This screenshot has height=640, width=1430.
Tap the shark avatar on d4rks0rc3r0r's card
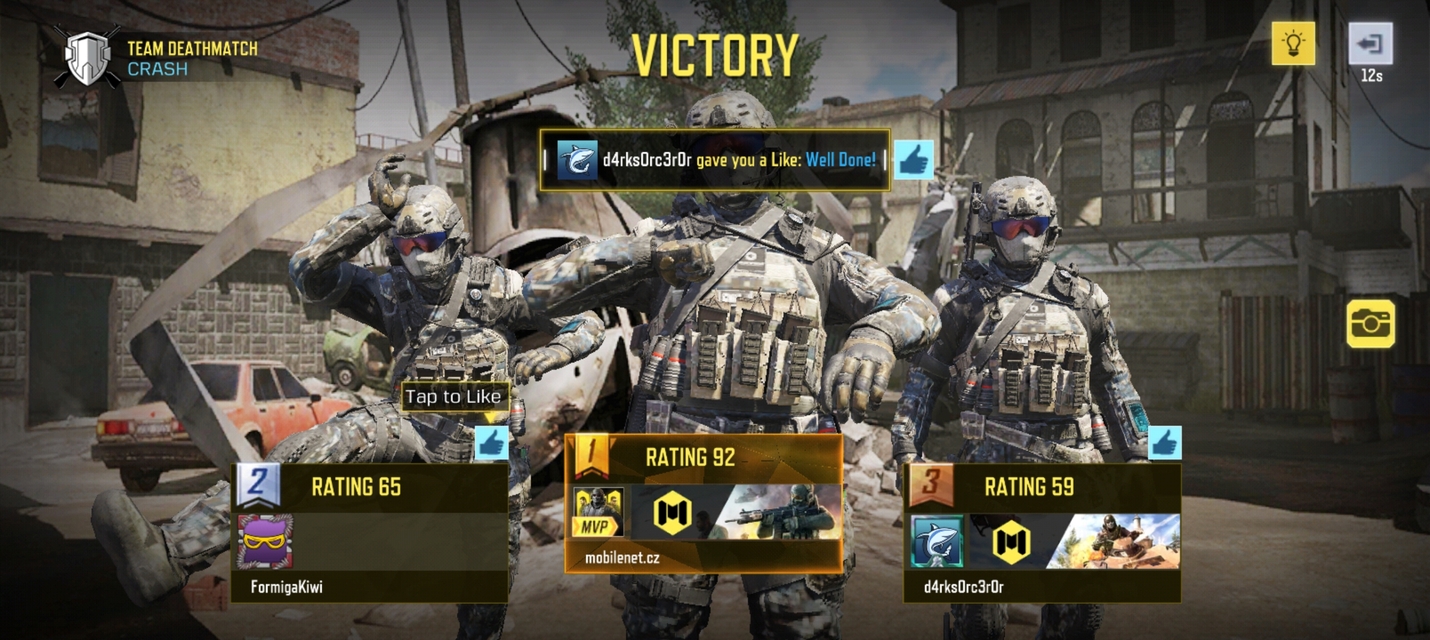[937, 541]
